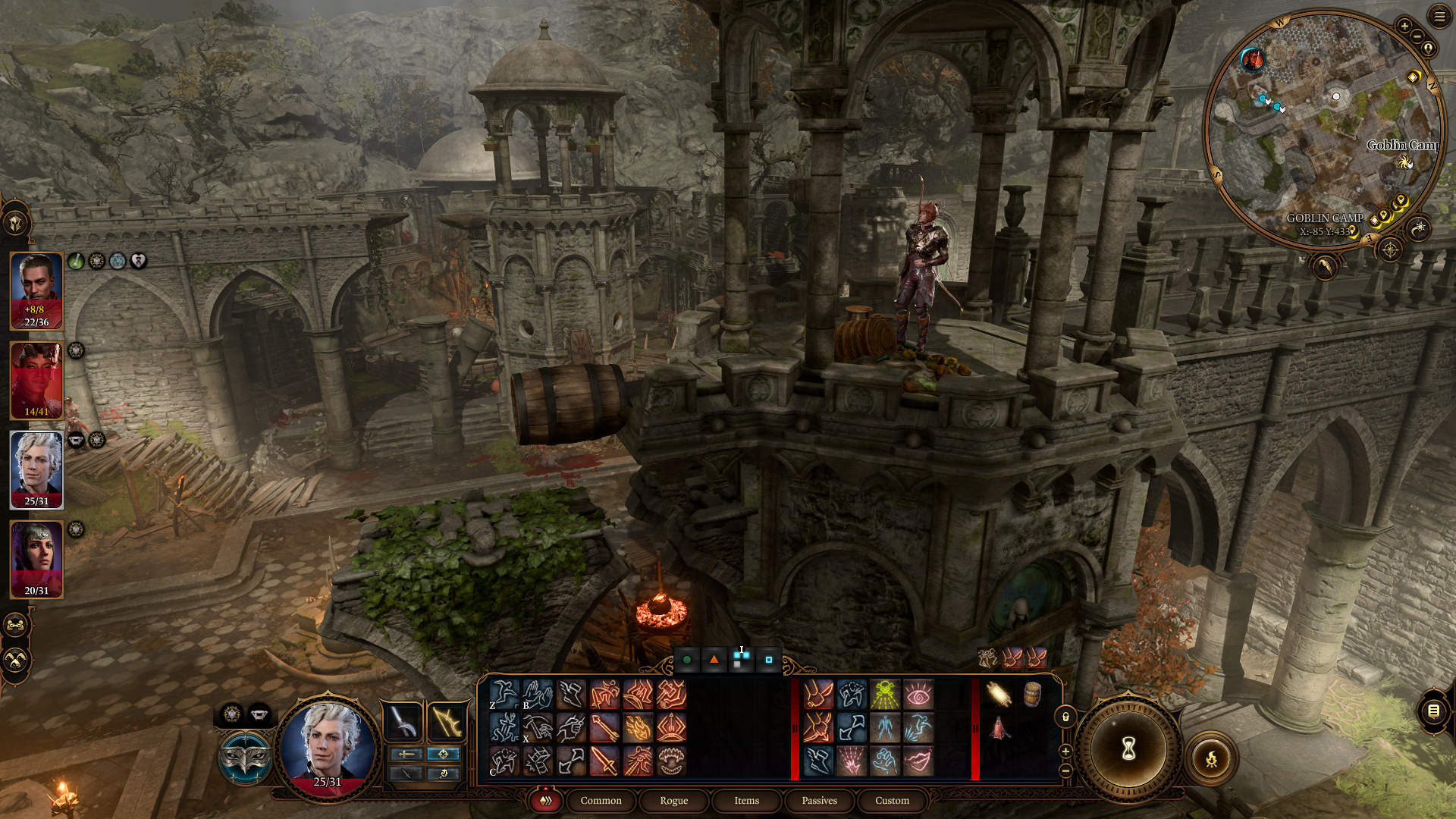Zoom out the minimap with minus button

[x=1417, y=36]
